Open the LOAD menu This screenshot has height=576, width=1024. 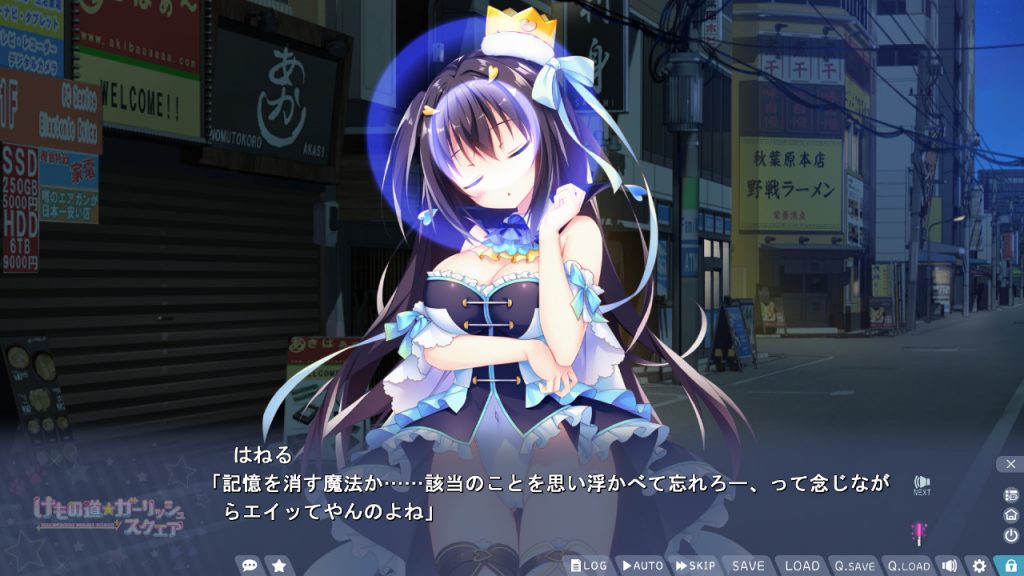point(801,566)
